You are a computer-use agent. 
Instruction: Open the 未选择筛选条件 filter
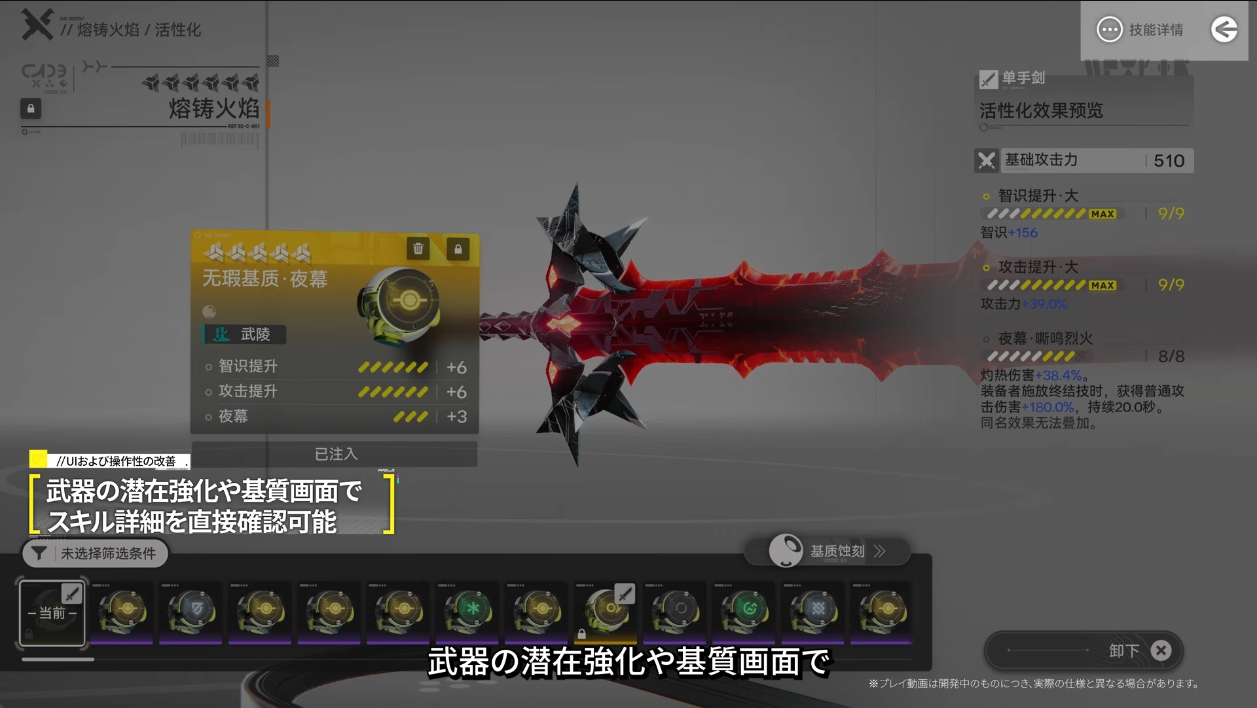point(95,553)
